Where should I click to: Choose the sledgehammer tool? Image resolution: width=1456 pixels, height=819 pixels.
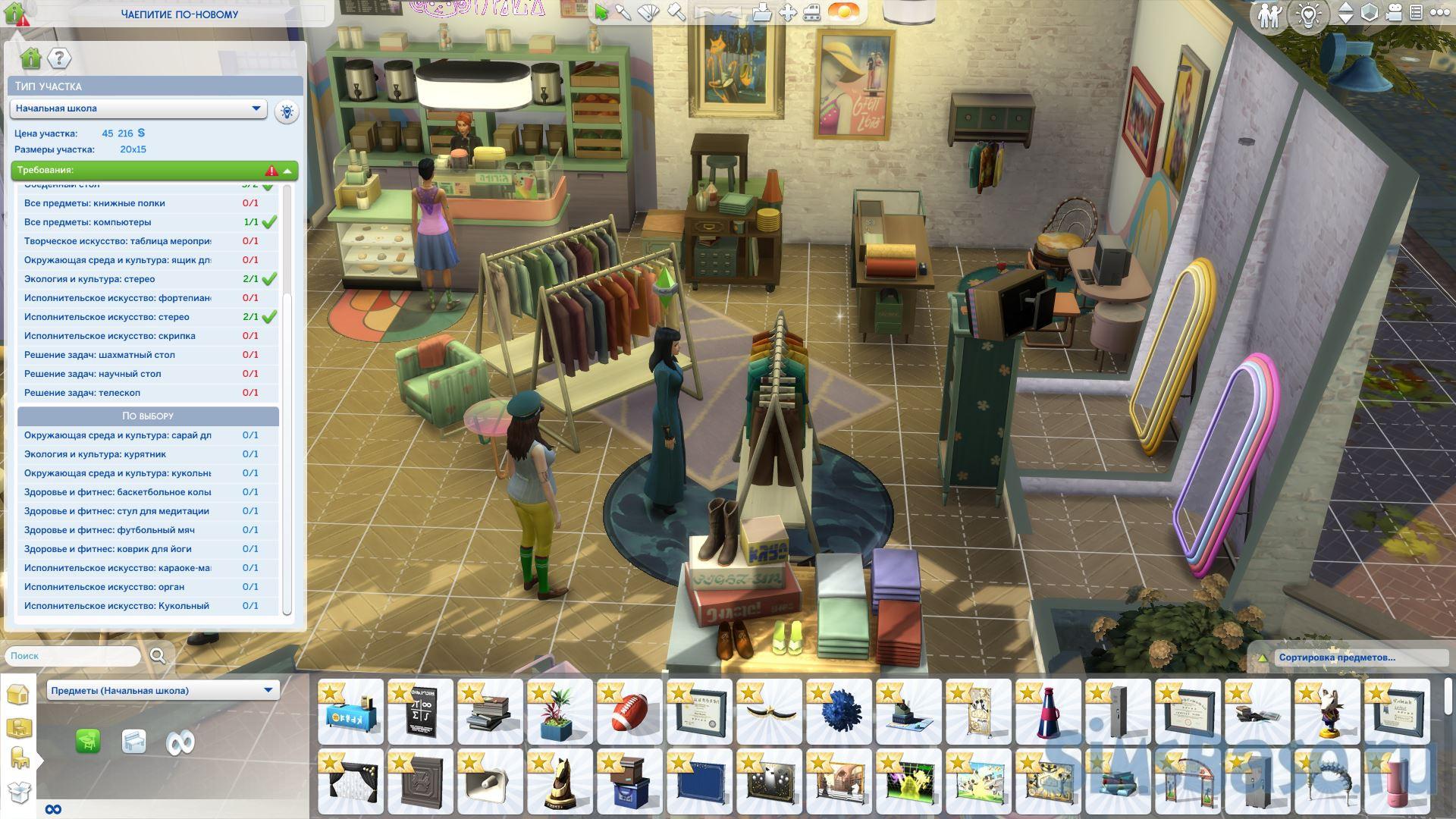pos(676,12)
